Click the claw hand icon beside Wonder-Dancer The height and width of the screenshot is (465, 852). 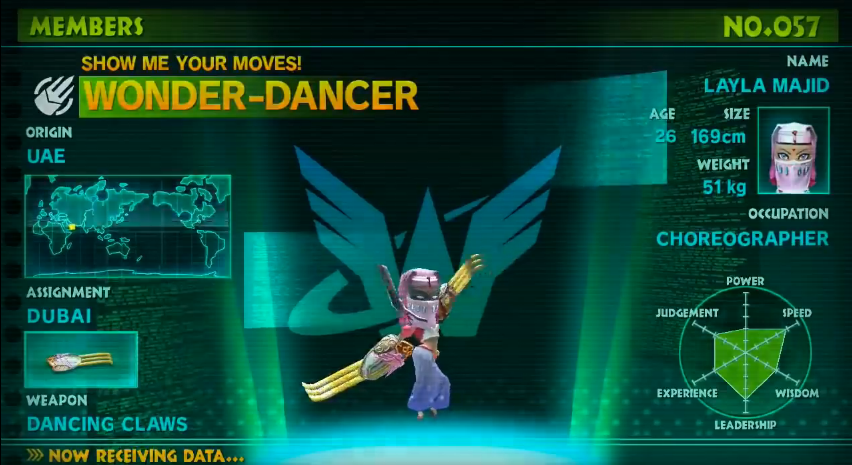click(52, 95)
